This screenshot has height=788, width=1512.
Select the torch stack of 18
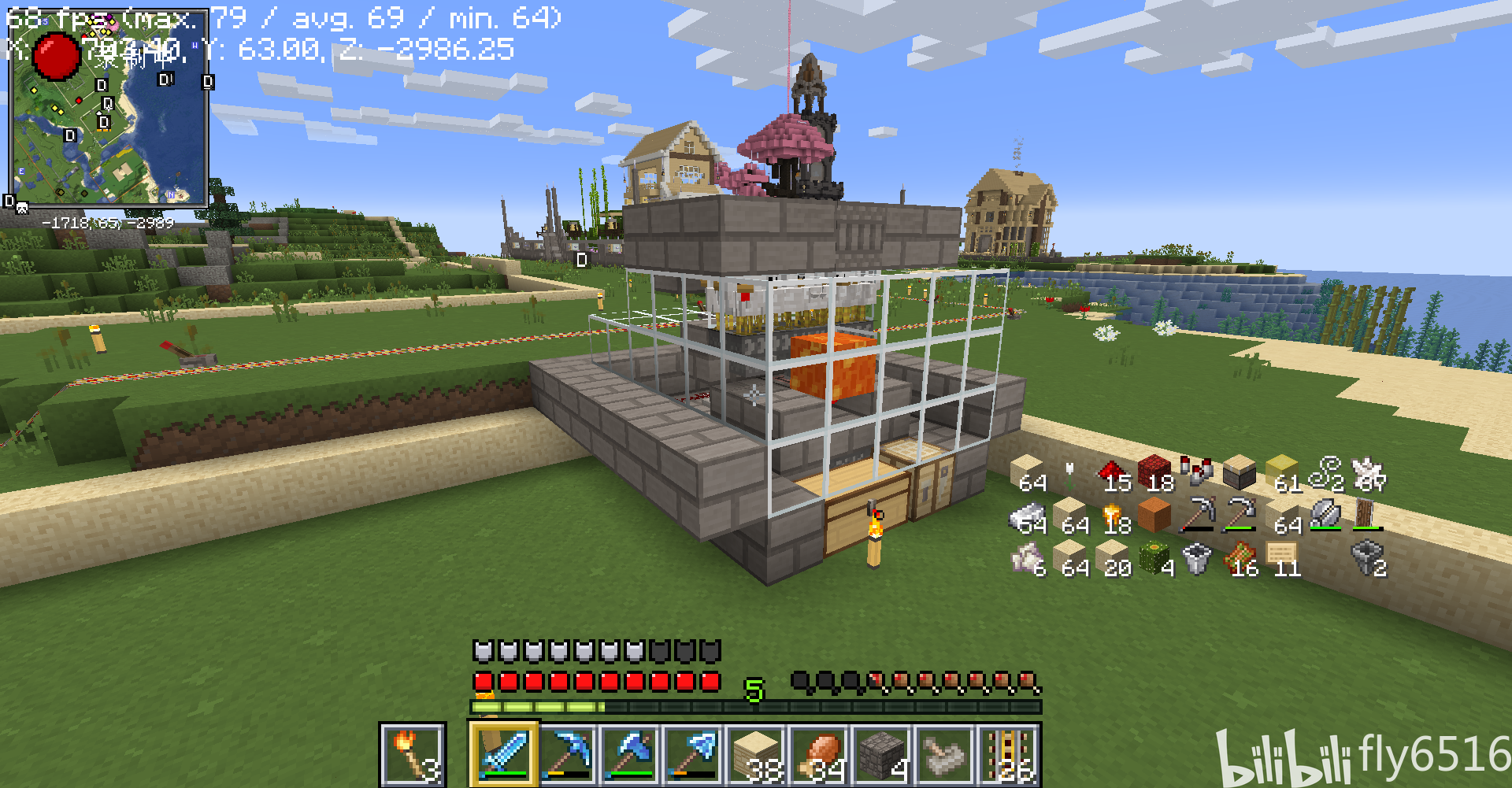pyautogui.click(x=1113, y=517)
